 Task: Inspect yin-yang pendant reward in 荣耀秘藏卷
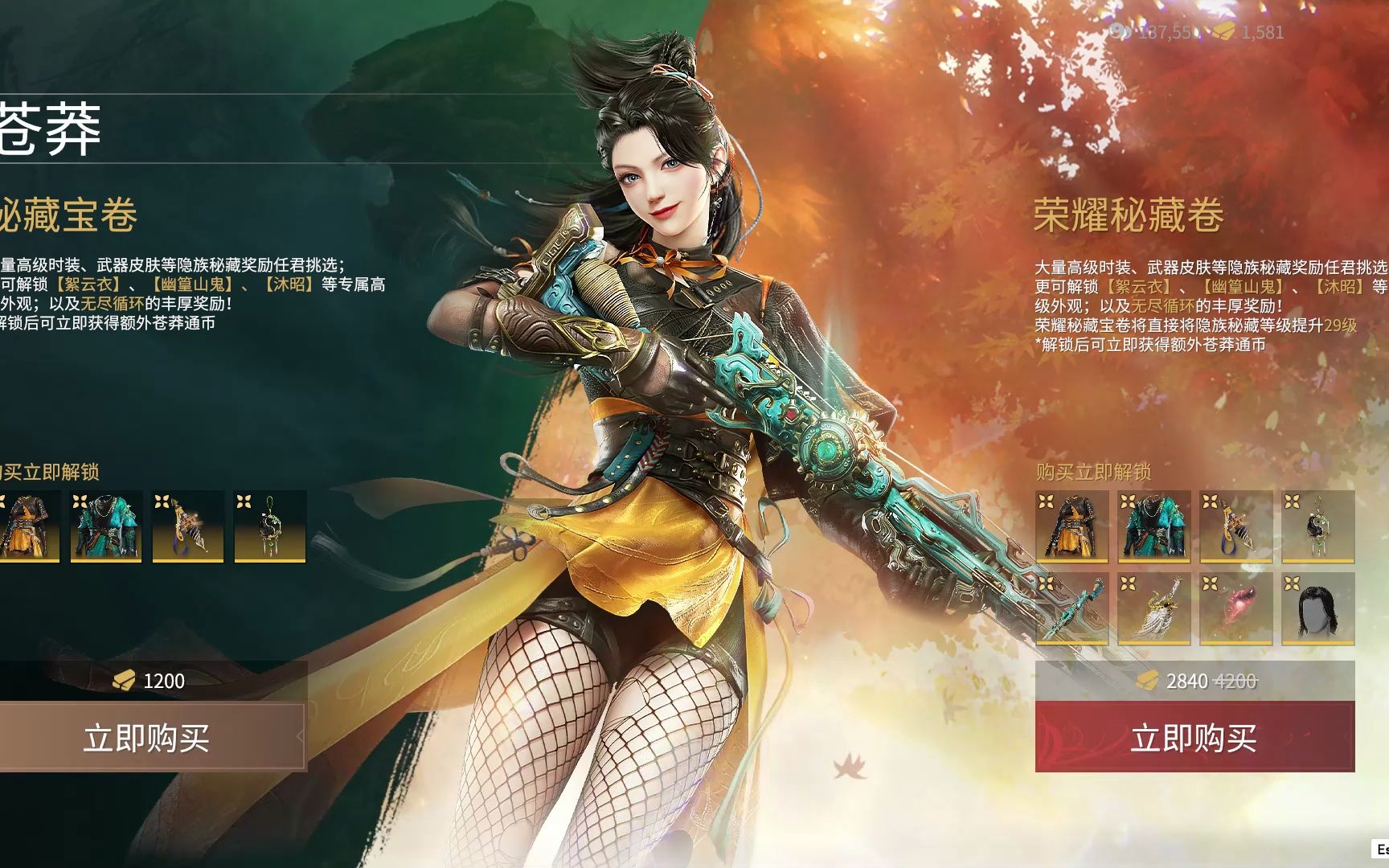[x=1317, y=526]
